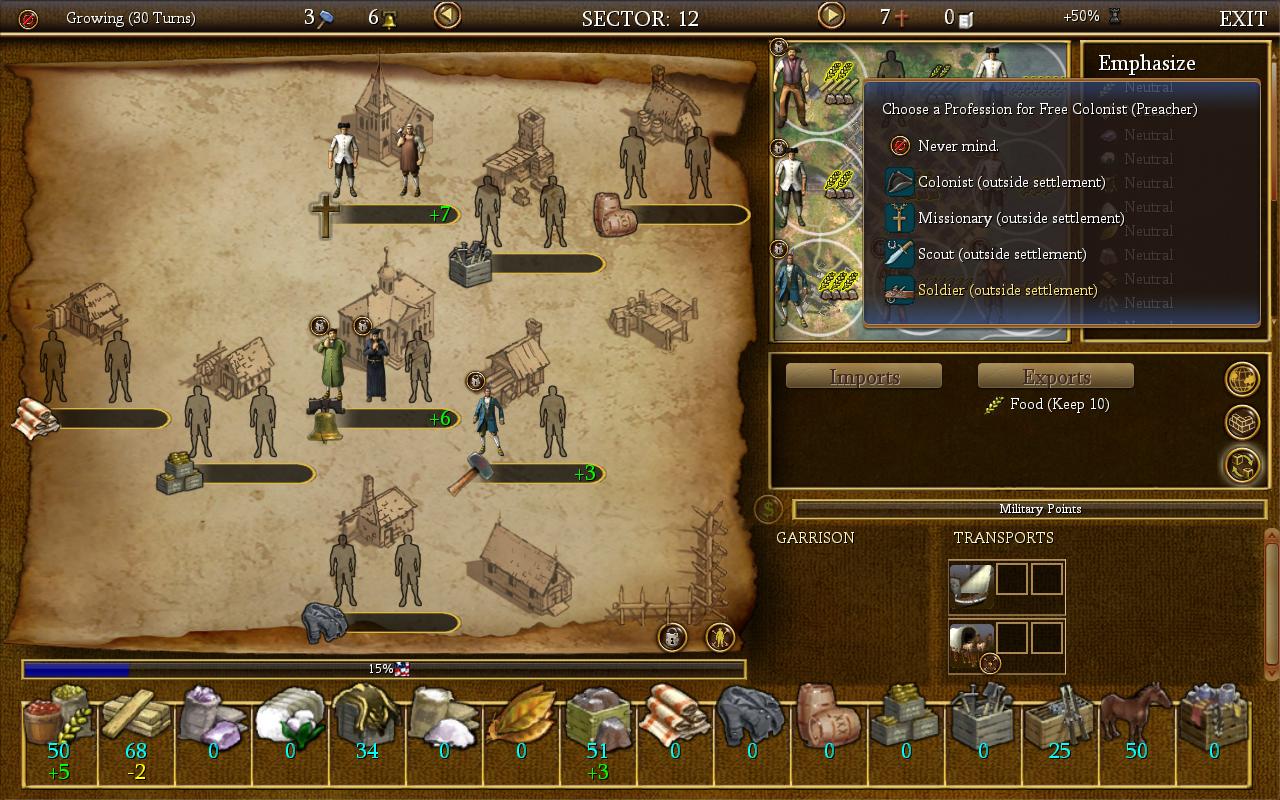Select the food cargo slot

pyautogui.click(x=59, y=723)
